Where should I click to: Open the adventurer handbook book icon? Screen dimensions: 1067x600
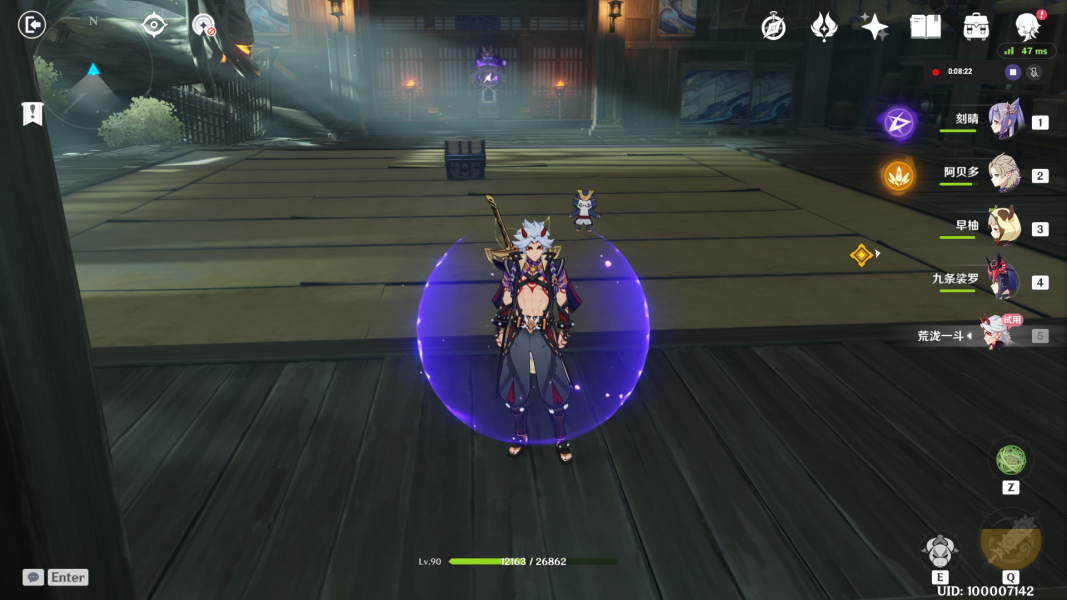925,27
